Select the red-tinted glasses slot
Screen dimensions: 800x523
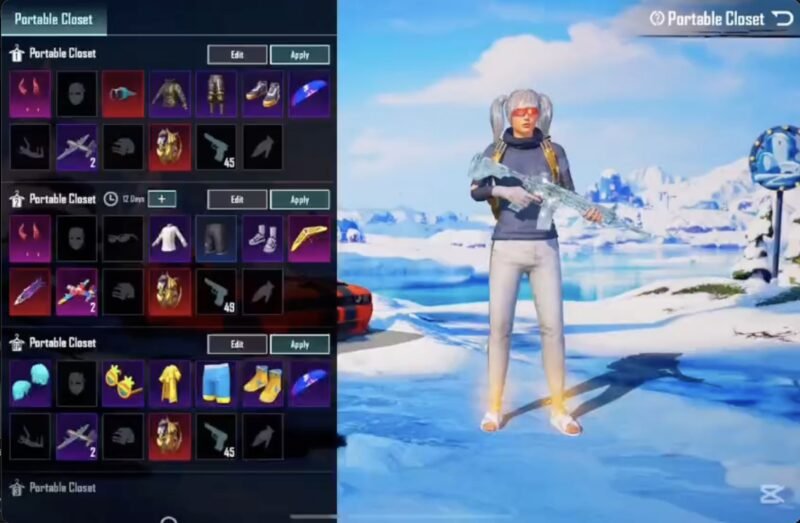[x=123, y=94]
